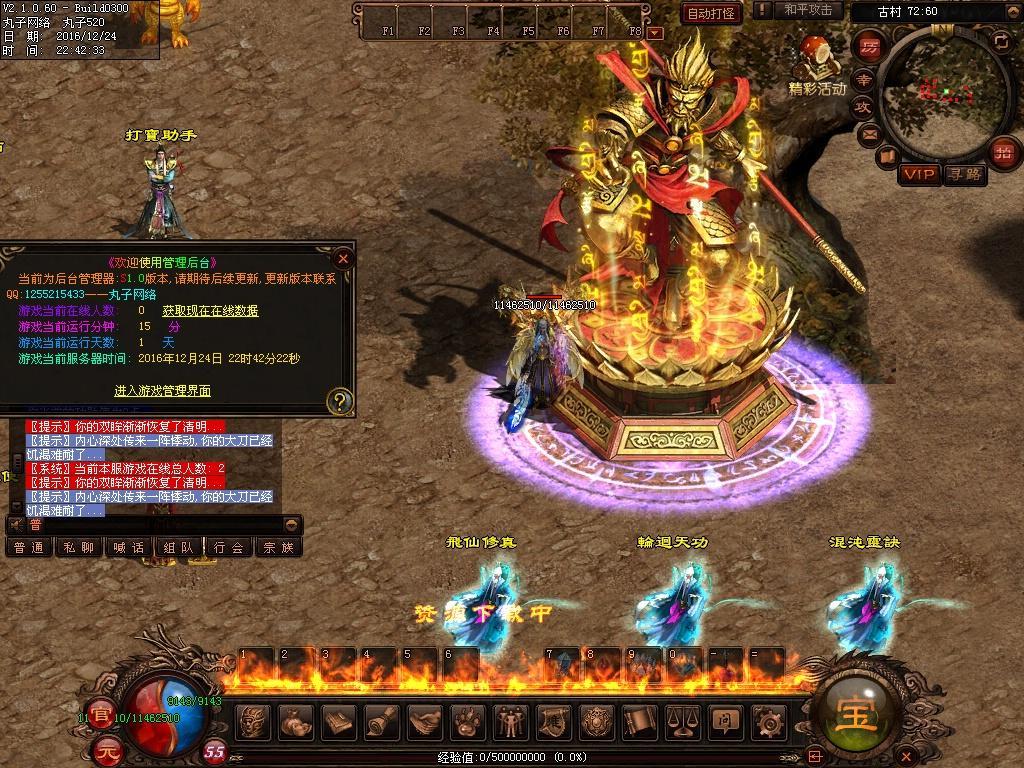The image size is (1024, 768).
Task: Toggle the 自动打怪 auto-fight button
Action: pyautogui.click(x=712, y=13)
